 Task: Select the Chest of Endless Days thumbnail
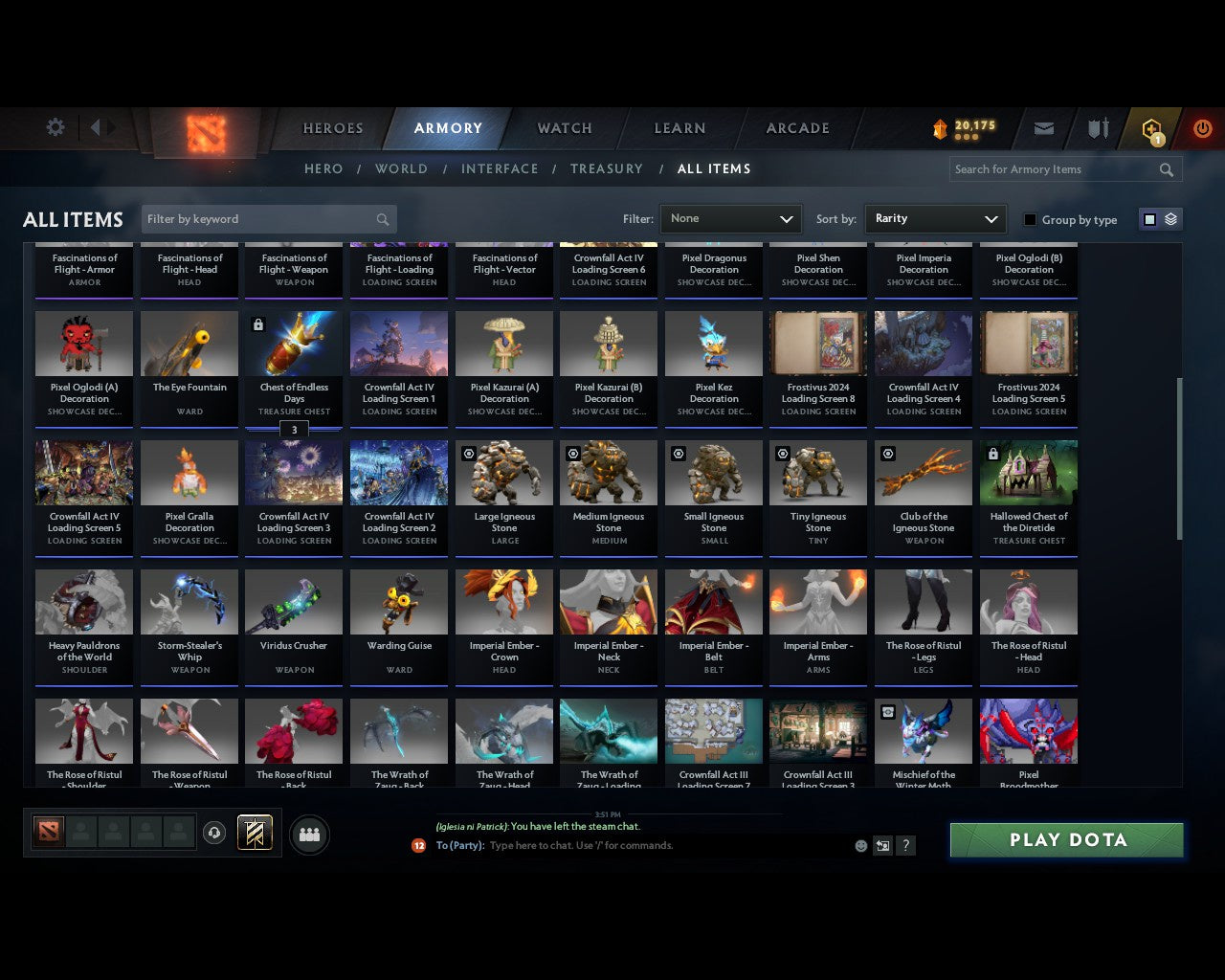tap(293, 343)
